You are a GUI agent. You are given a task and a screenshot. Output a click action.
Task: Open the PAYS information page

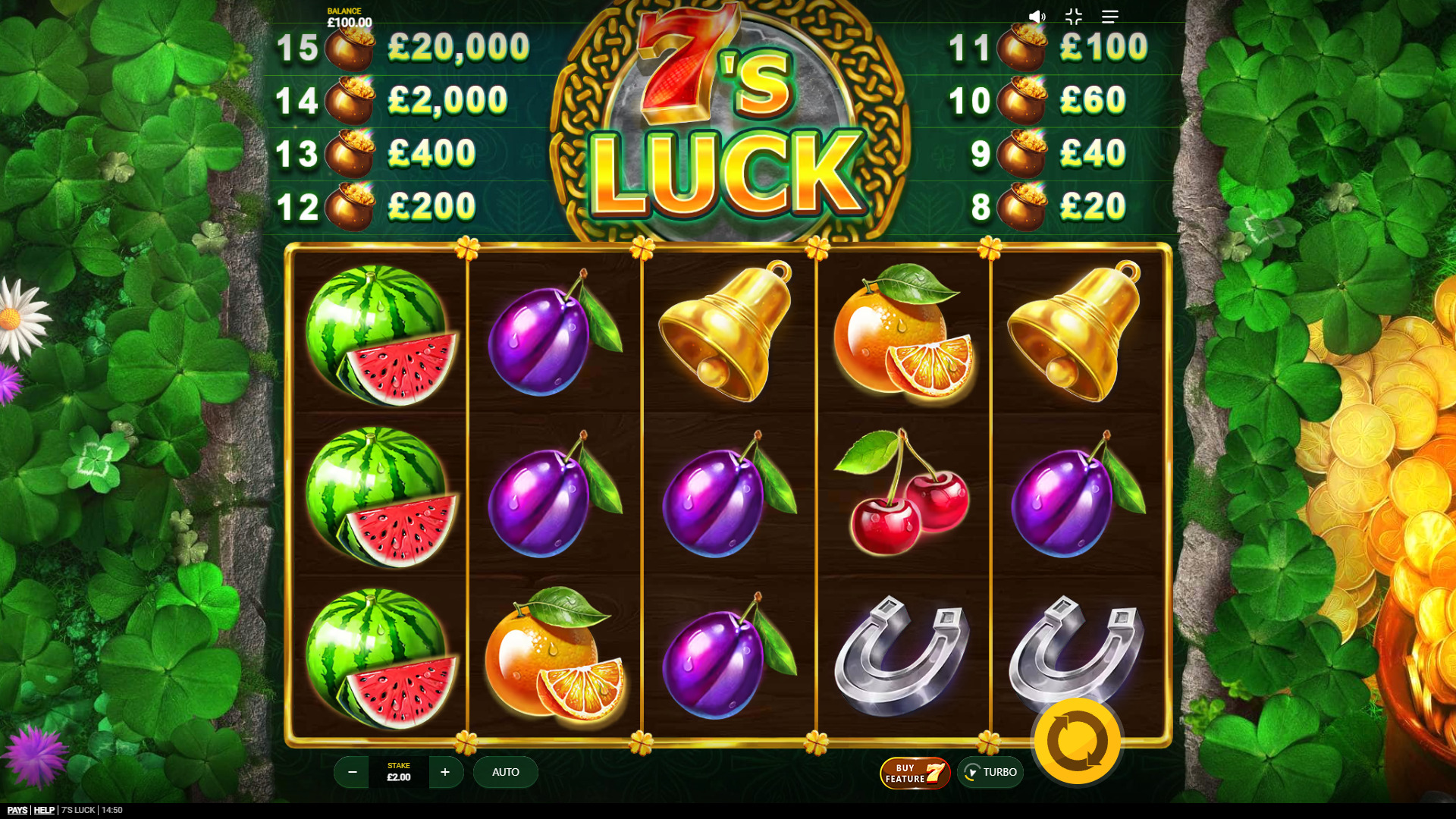(17, 809)
